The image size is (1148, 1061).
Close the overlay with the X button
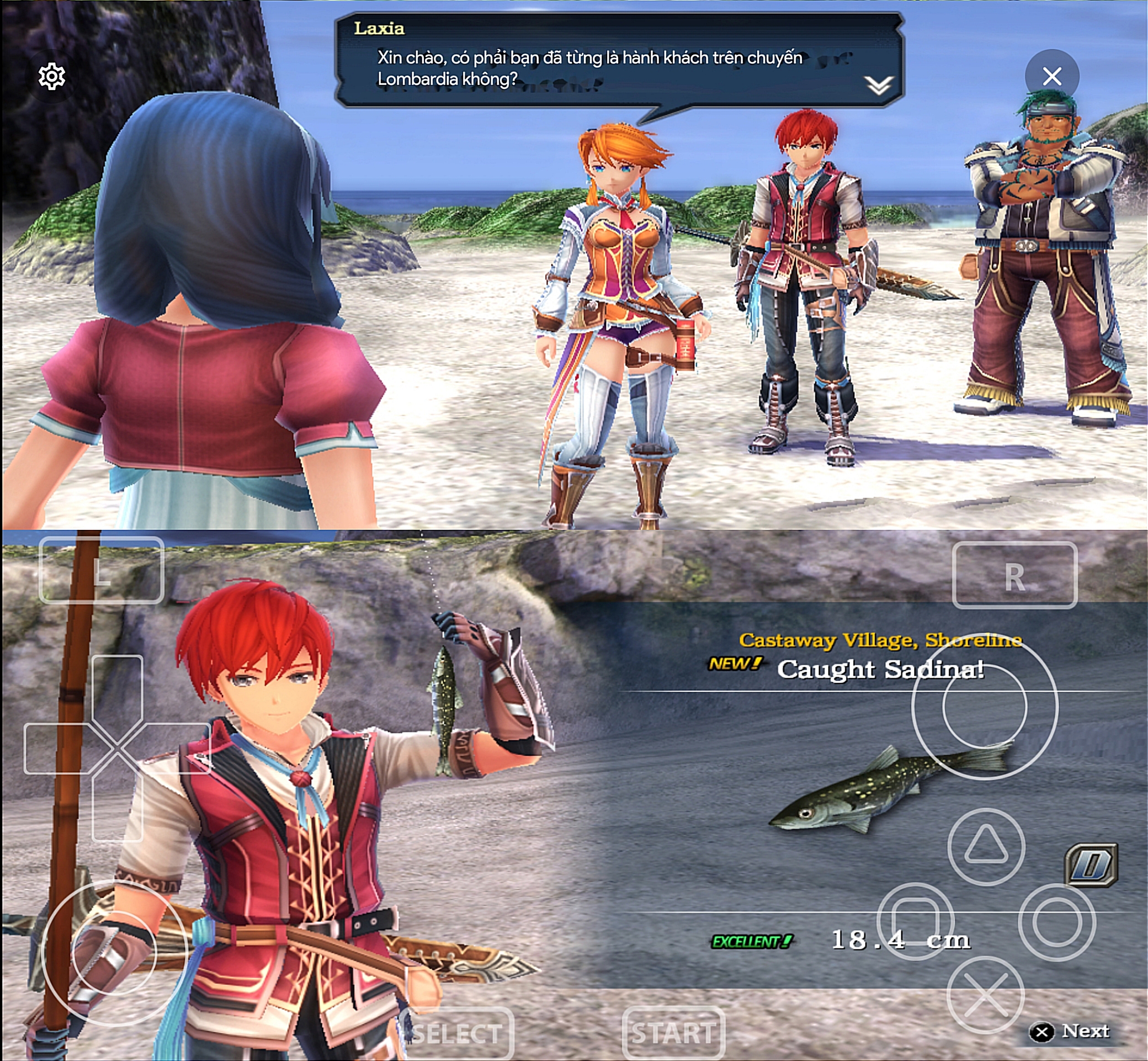tap(1051, 76)
